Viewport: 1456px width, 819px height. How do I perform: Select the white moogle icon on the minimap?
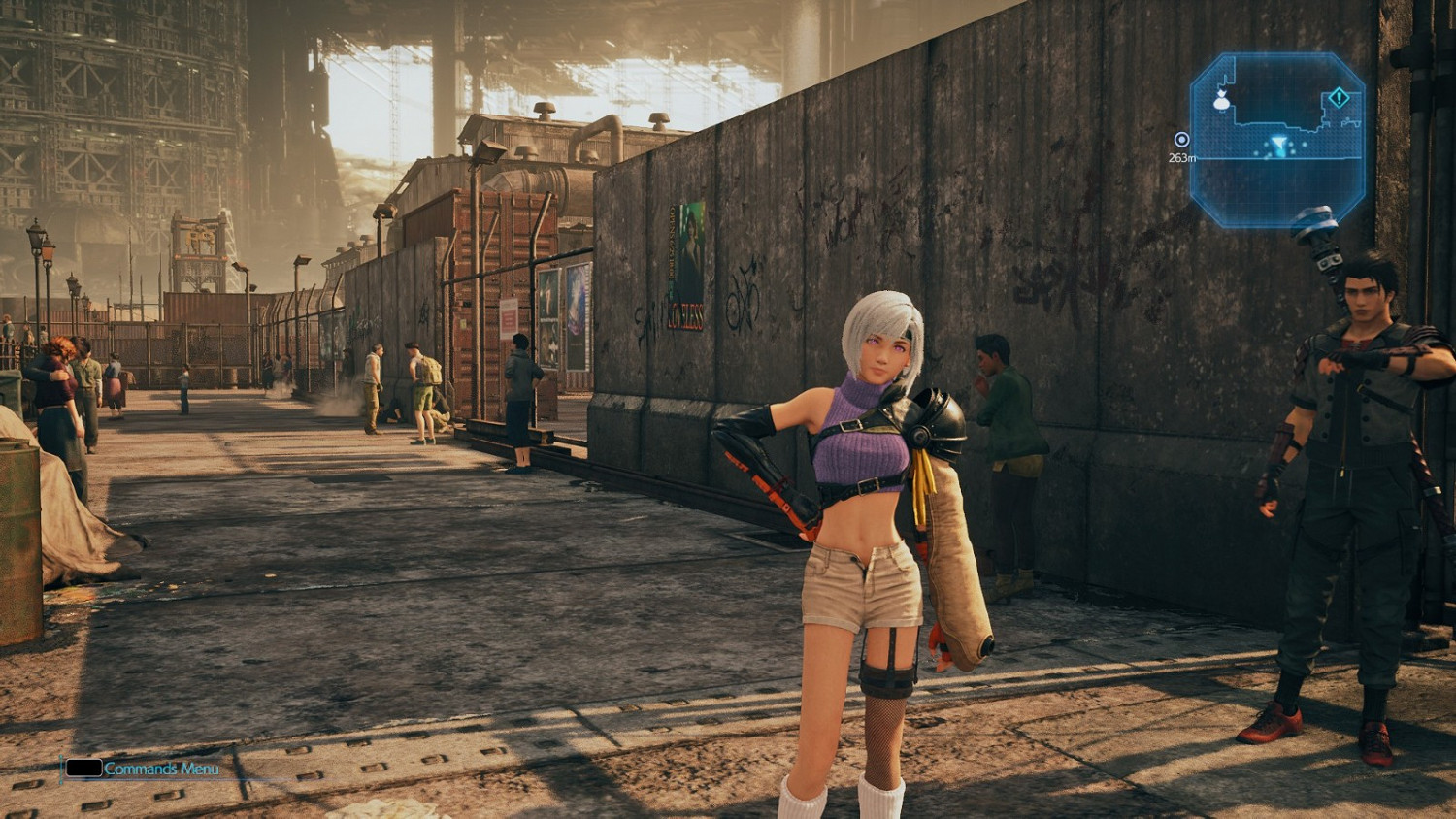[1221, 99]
